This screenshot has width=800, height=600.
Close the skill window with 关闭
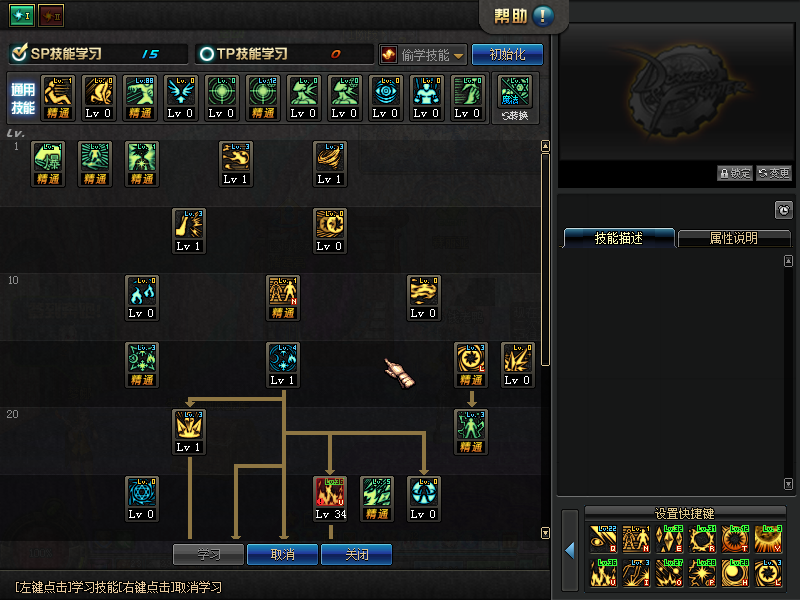[356, 554]
